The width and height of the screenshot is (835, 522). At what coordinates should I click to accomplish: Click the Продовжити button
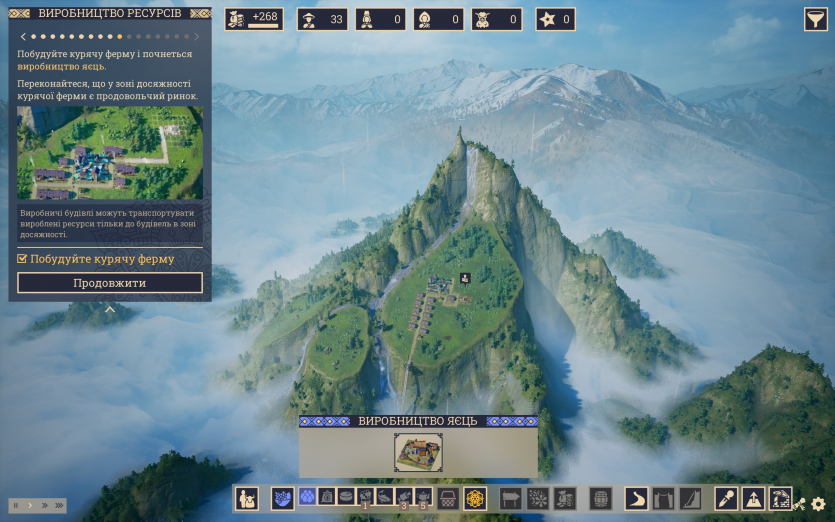[110, 283]
